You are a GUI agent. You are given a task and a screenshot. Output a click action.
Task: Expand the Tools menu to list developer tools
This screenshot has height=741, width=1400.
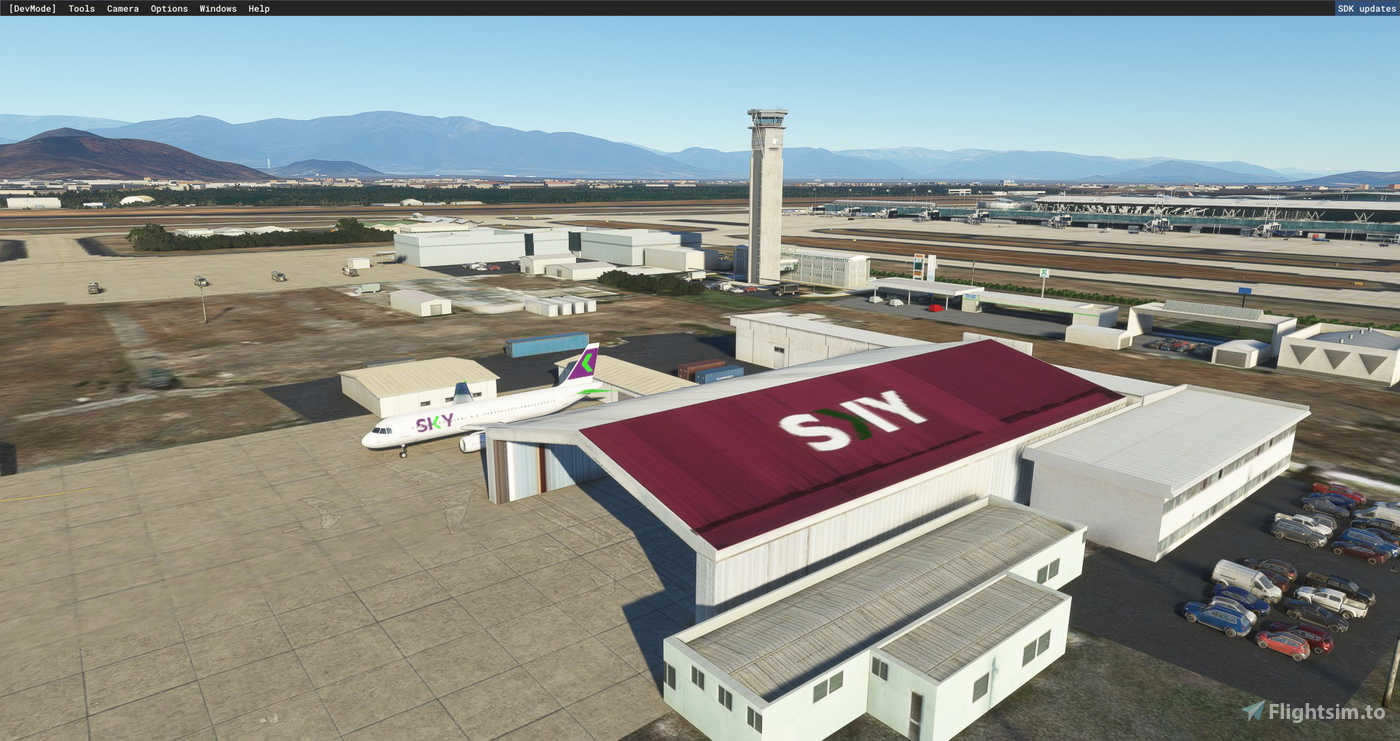[x=80, y=8]
